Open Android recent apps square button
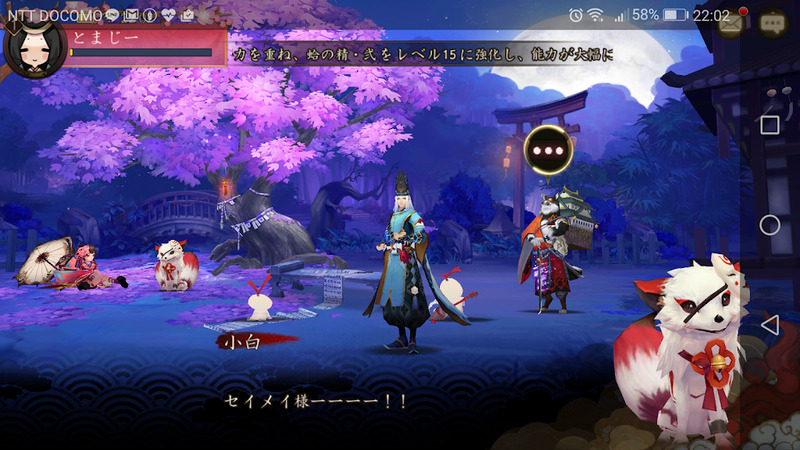The height and width of the screenshot is (450, 800). click(x=769, y=125)
